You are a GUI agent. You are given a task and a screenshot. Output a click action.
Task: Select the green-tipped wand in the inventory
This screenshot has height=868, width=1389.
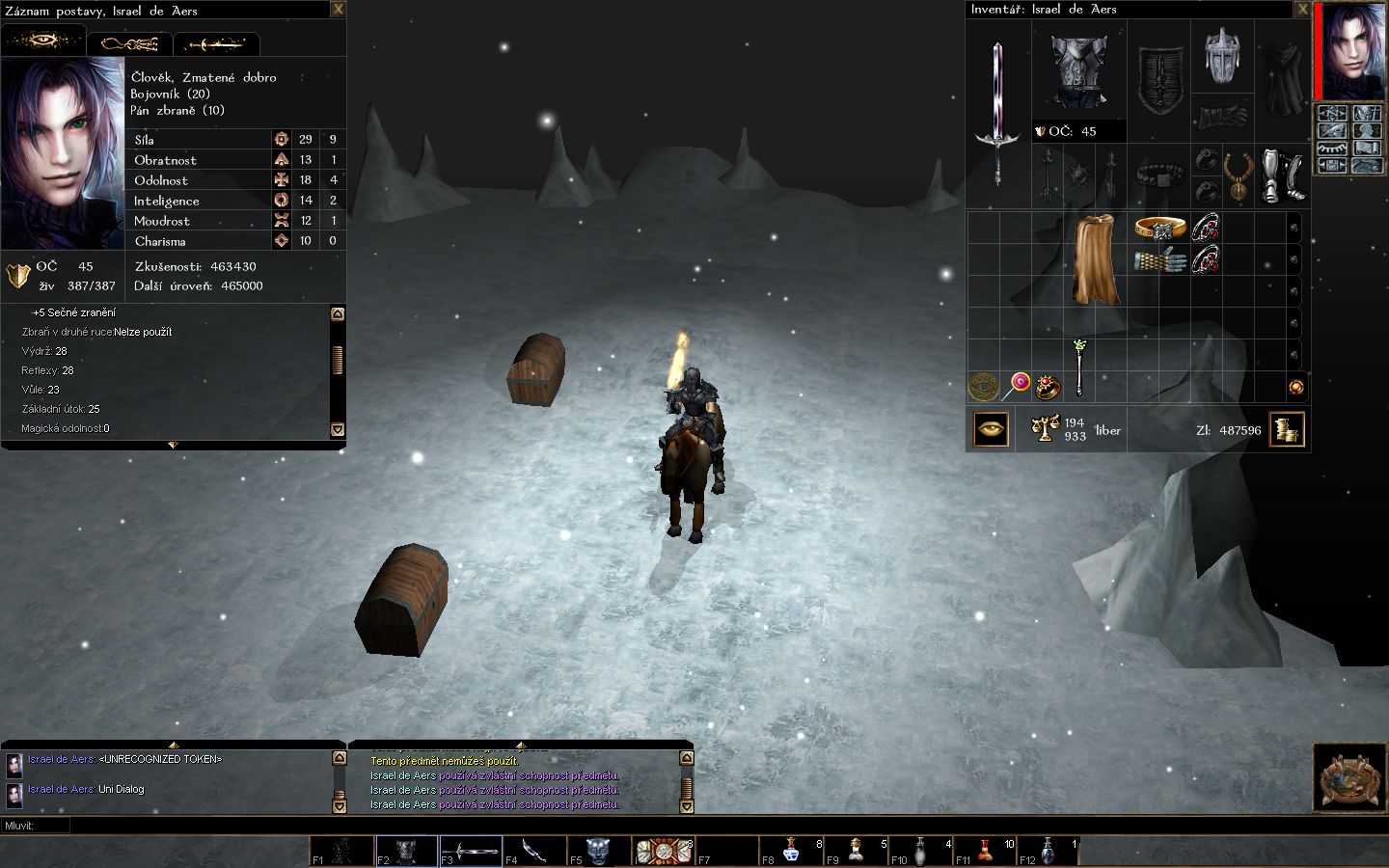pyautogui.click(x=1079, y=366)
